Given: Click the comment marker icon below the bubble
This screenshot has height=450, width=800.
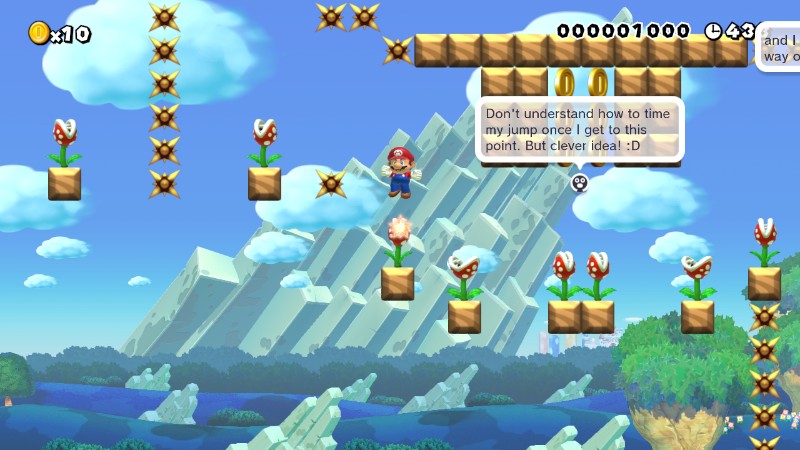Looking at the screenshot, I should pos(579,182).
